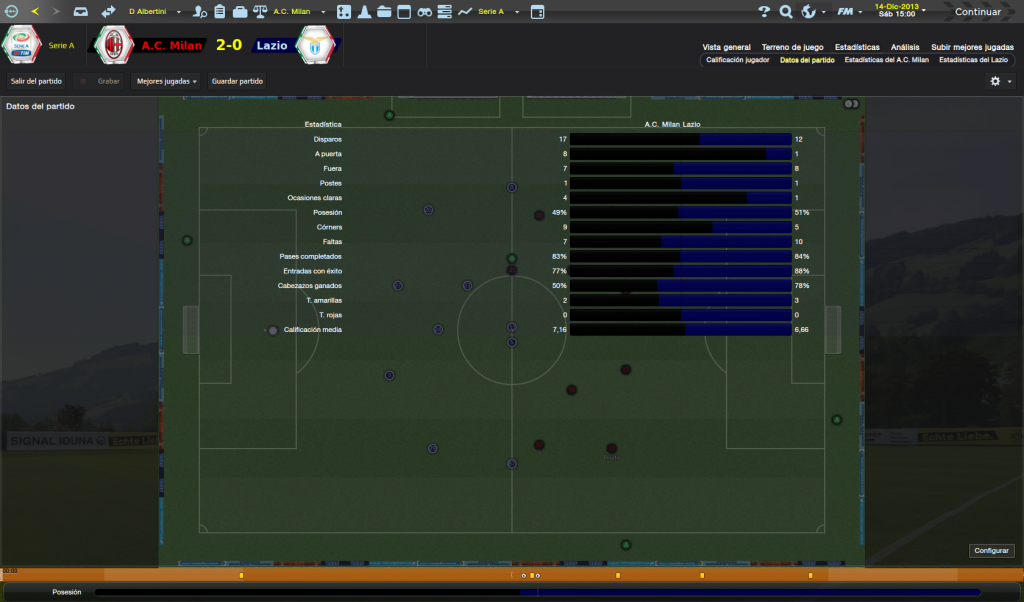Image resolution: width=1024 pixels, height=602 pixels.
Task: Click the Configurar button
Action: click(992, 551)
